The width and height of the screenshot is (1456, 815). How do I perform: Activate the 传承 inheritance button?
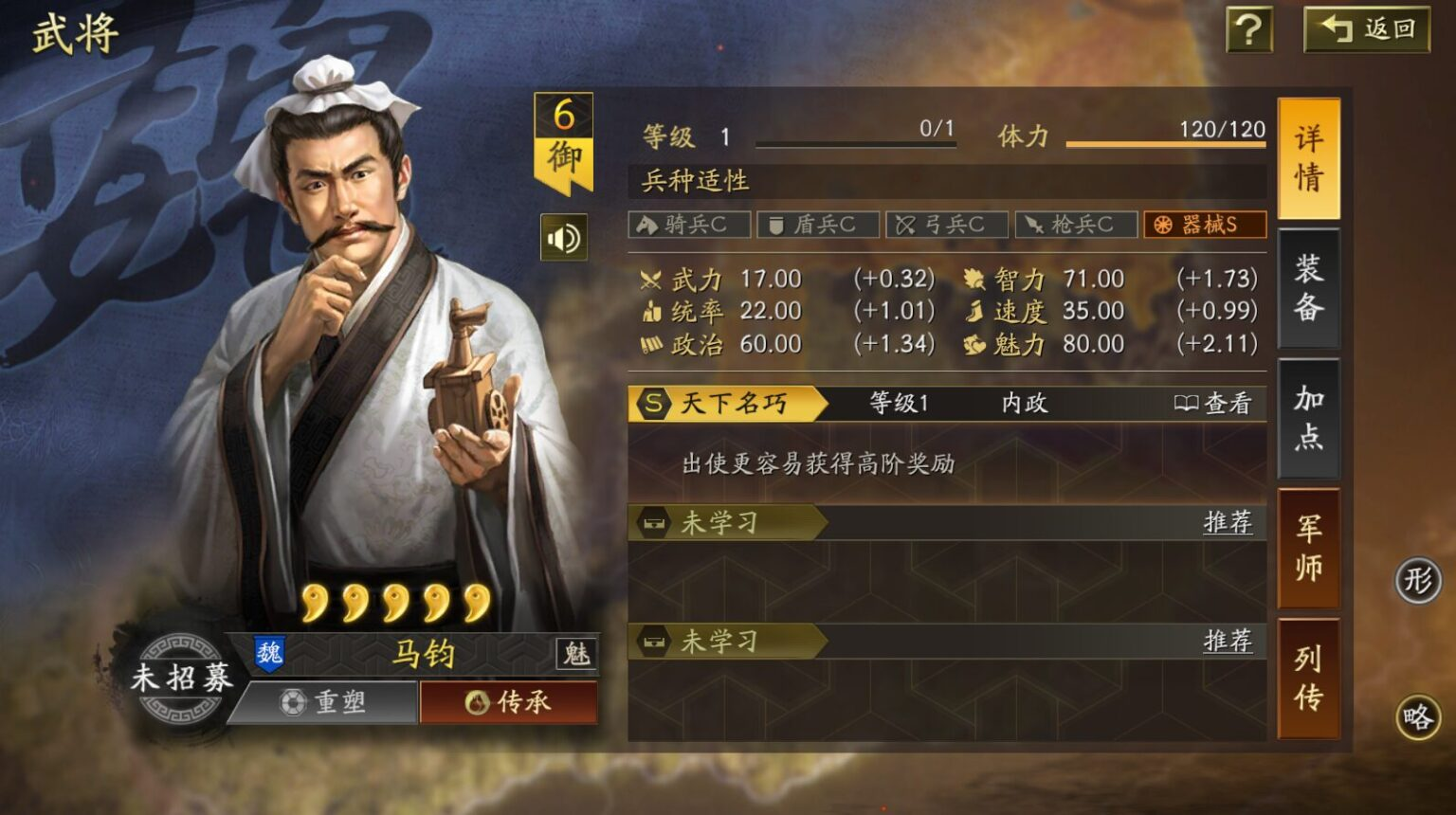click(x=508, y=702)
